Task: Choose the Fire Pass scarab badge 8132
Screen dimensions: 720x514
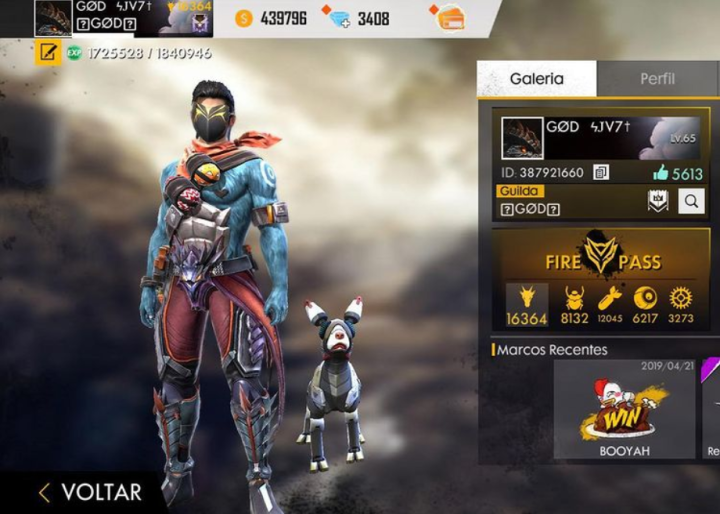Action: [x=575, y=305]
